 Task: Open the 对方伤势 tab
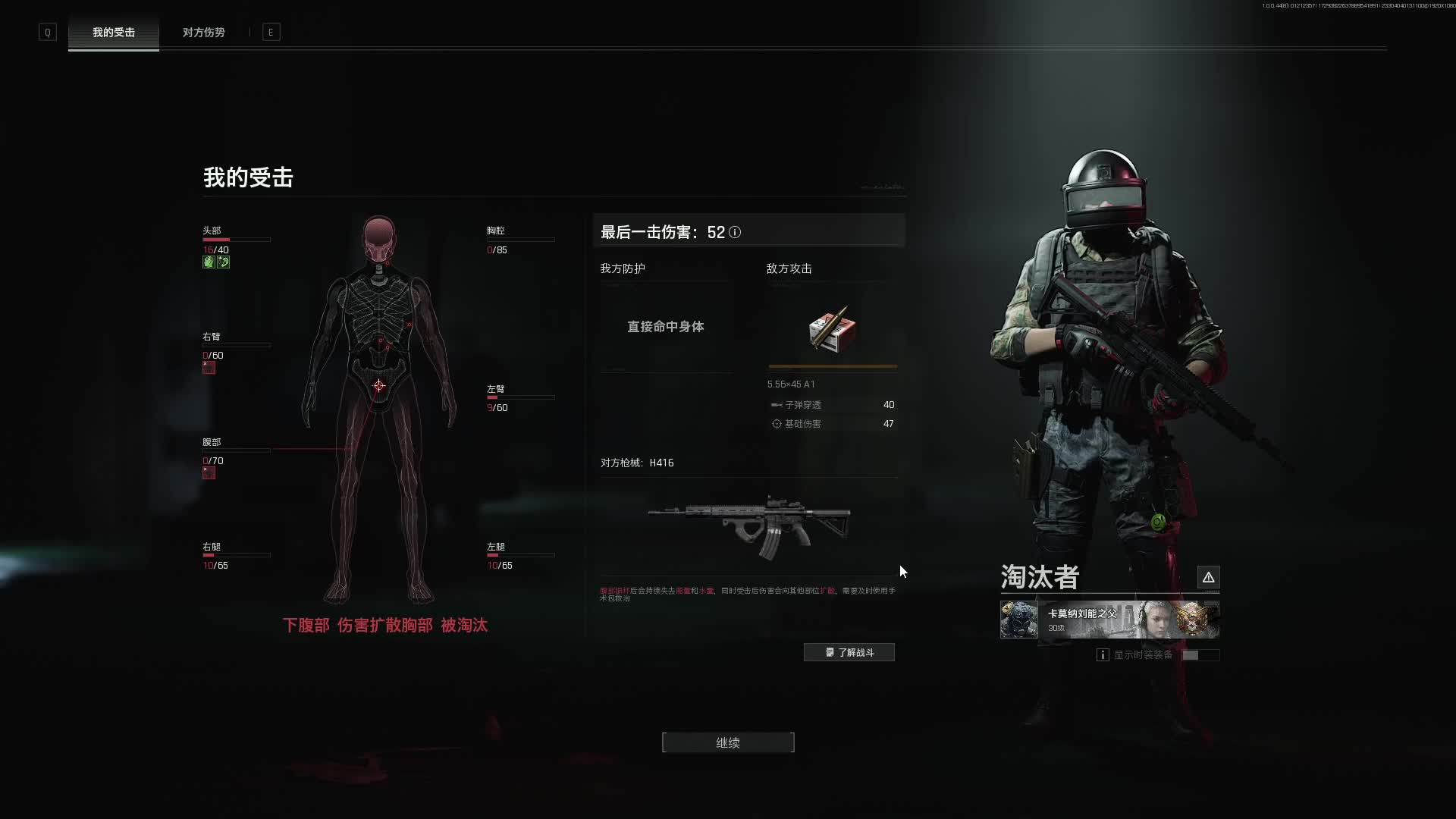(203, 33)
